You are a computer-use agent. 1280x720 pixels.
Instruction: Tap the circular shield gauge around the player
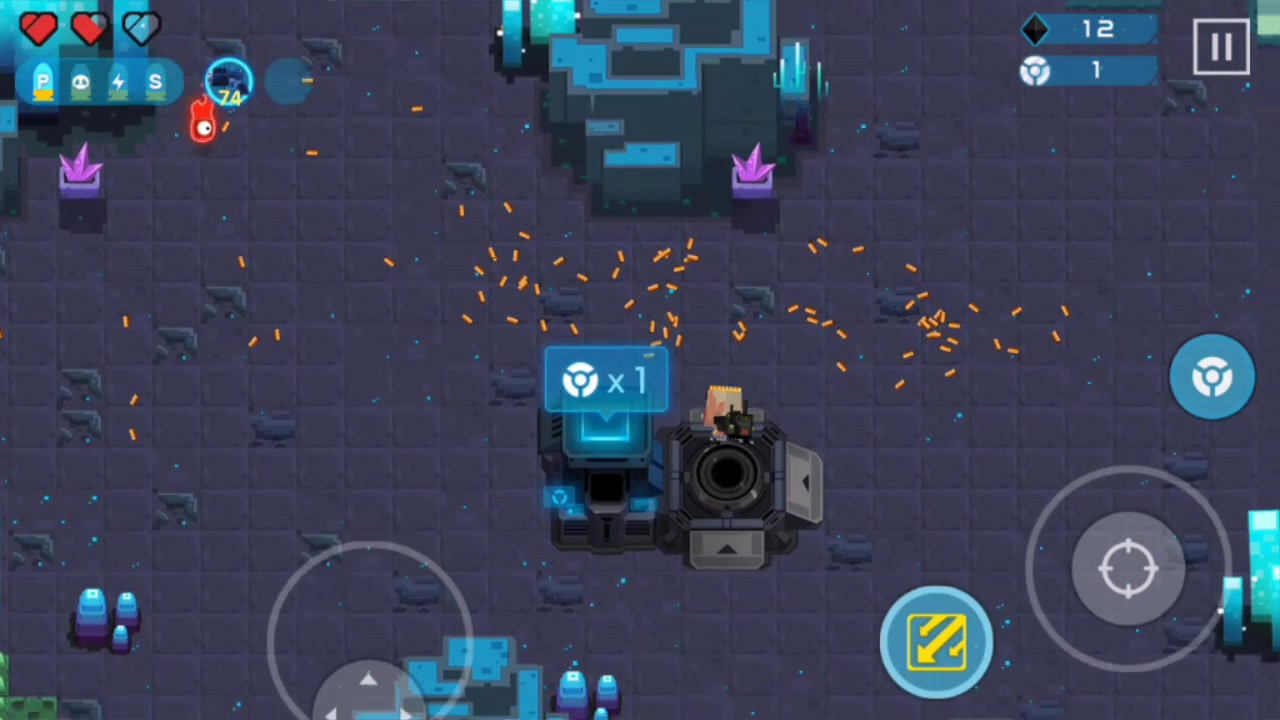click(x=229, y=60)
